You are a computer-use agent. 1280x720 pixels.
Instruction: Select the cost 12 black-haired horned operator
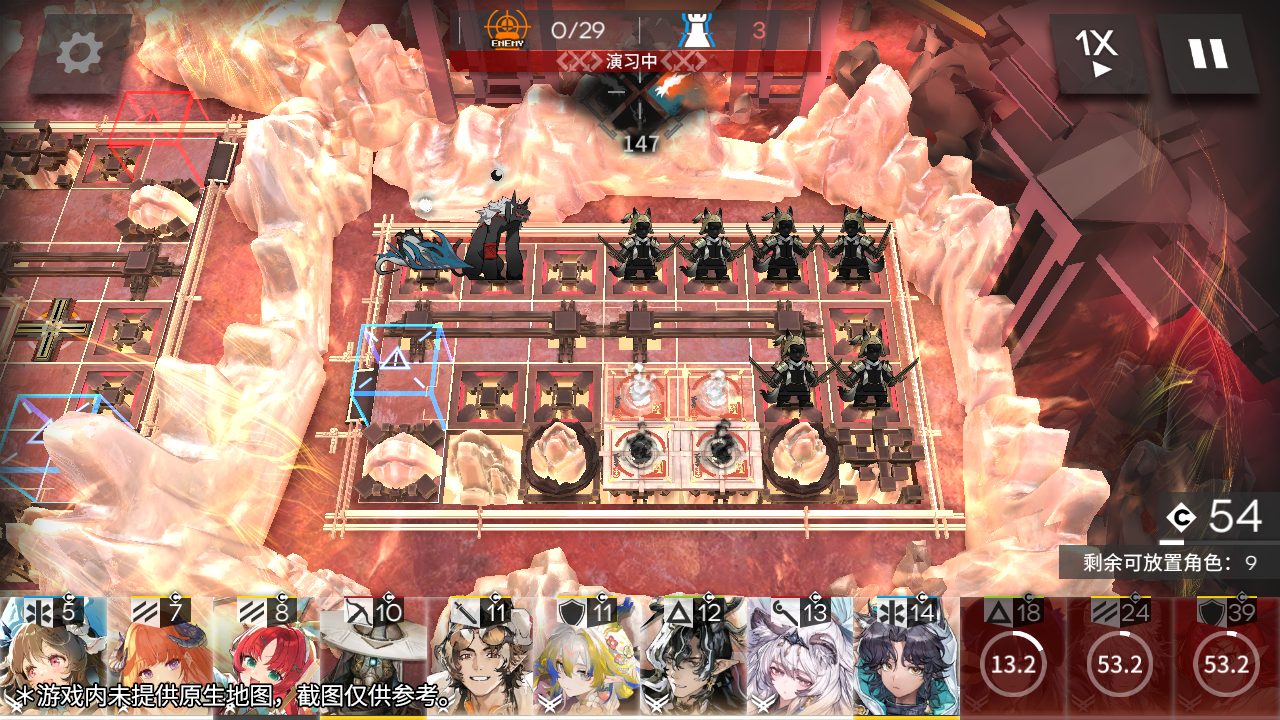[x=695, y=658]
